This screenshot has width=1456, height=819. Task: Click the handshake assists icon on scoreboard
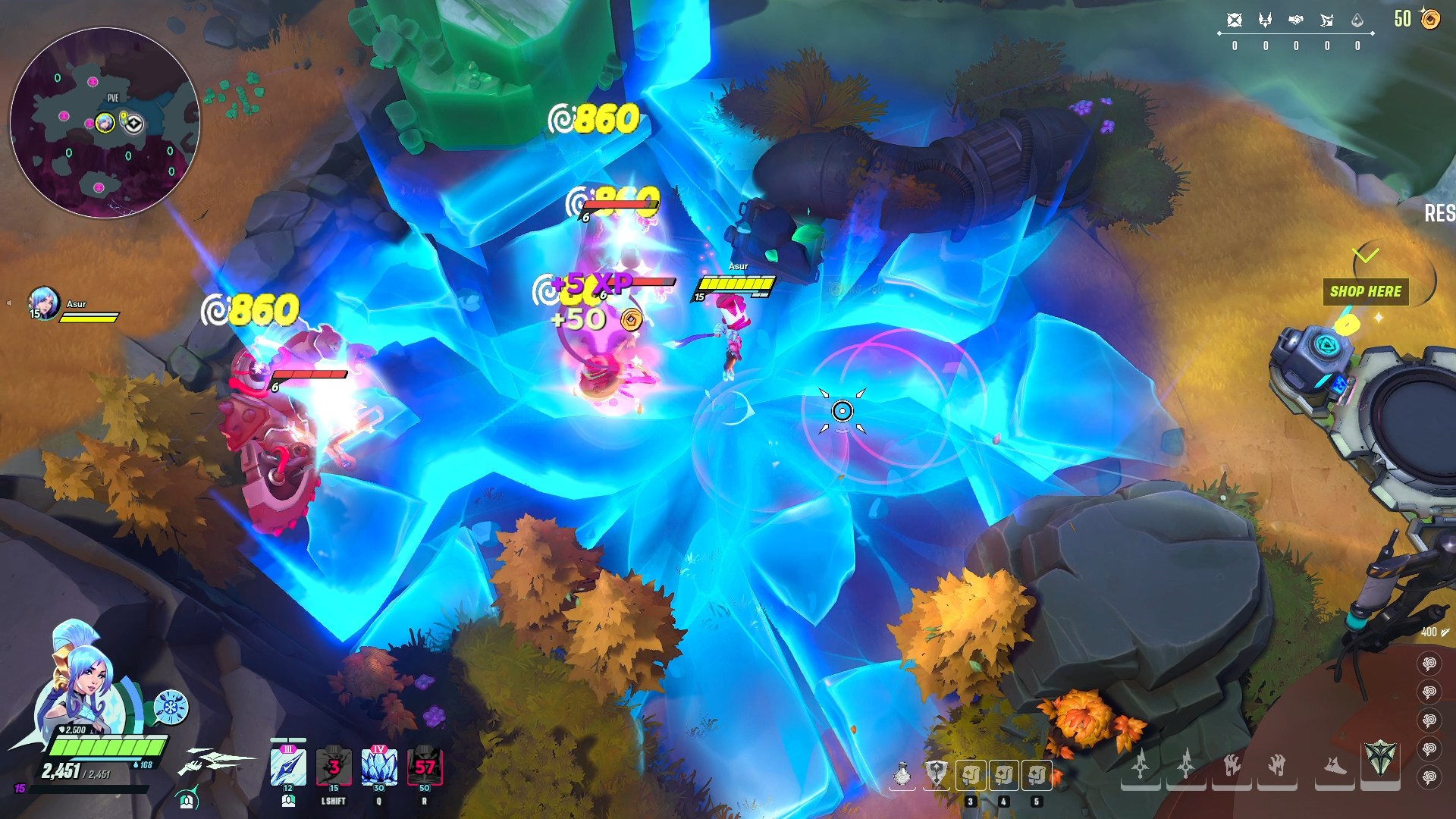(1296, 20)
